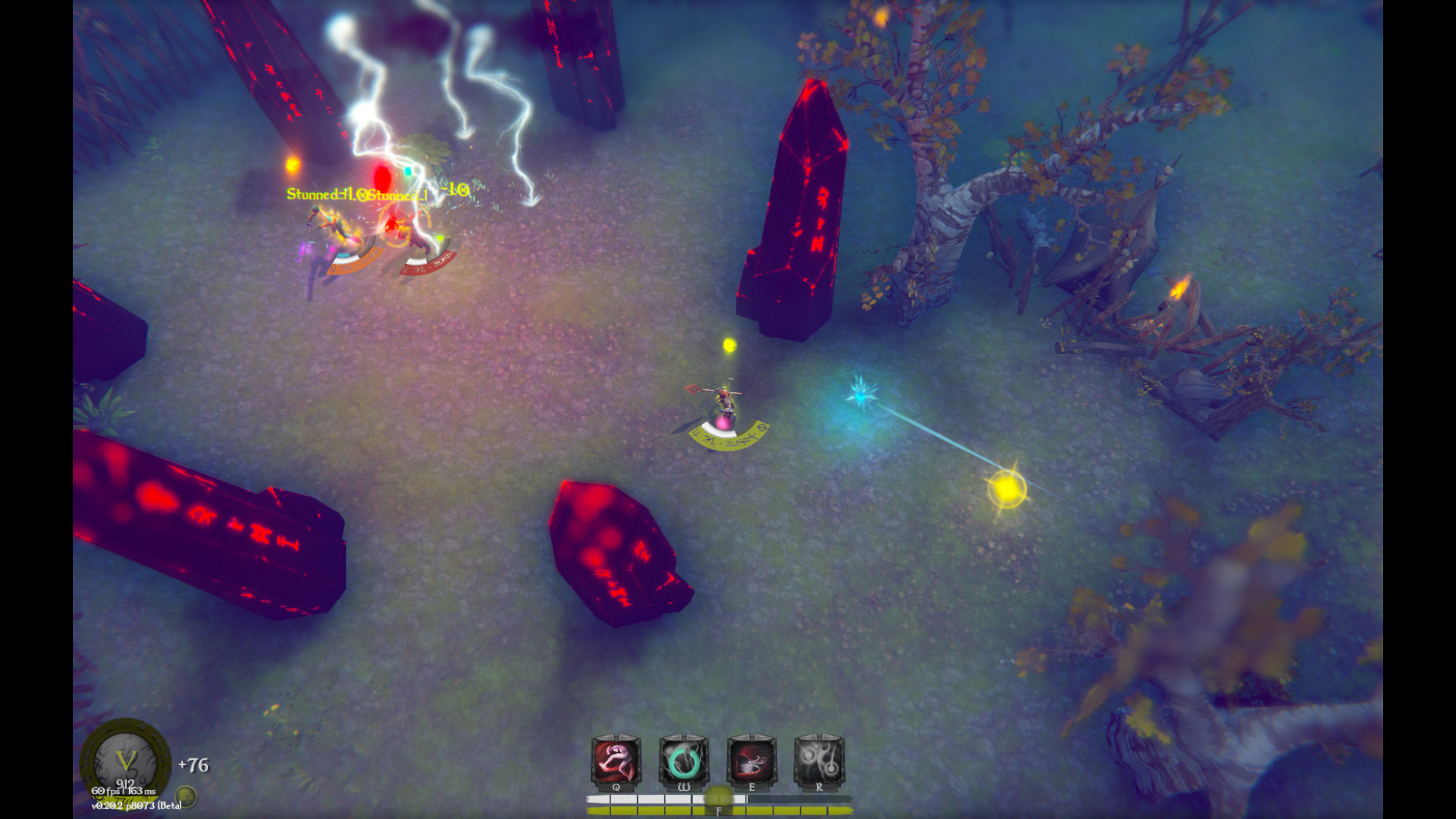Click the glowing yellow pickup orb on the right
Image resolution: width=1456 pixels, height=819 pixels.
click(1006, 489)
